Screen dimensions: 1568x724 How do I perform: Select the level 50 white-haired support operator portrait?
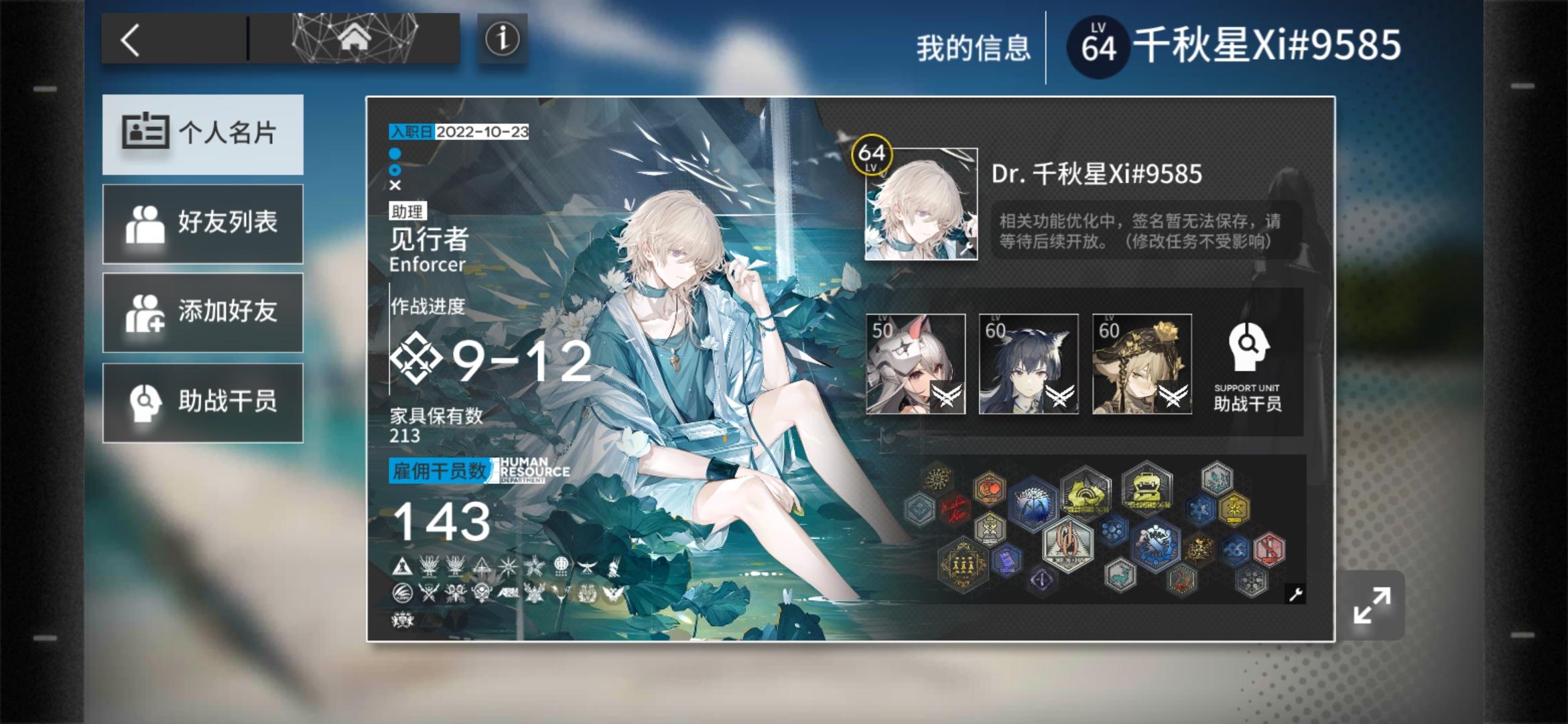(915, 364)
